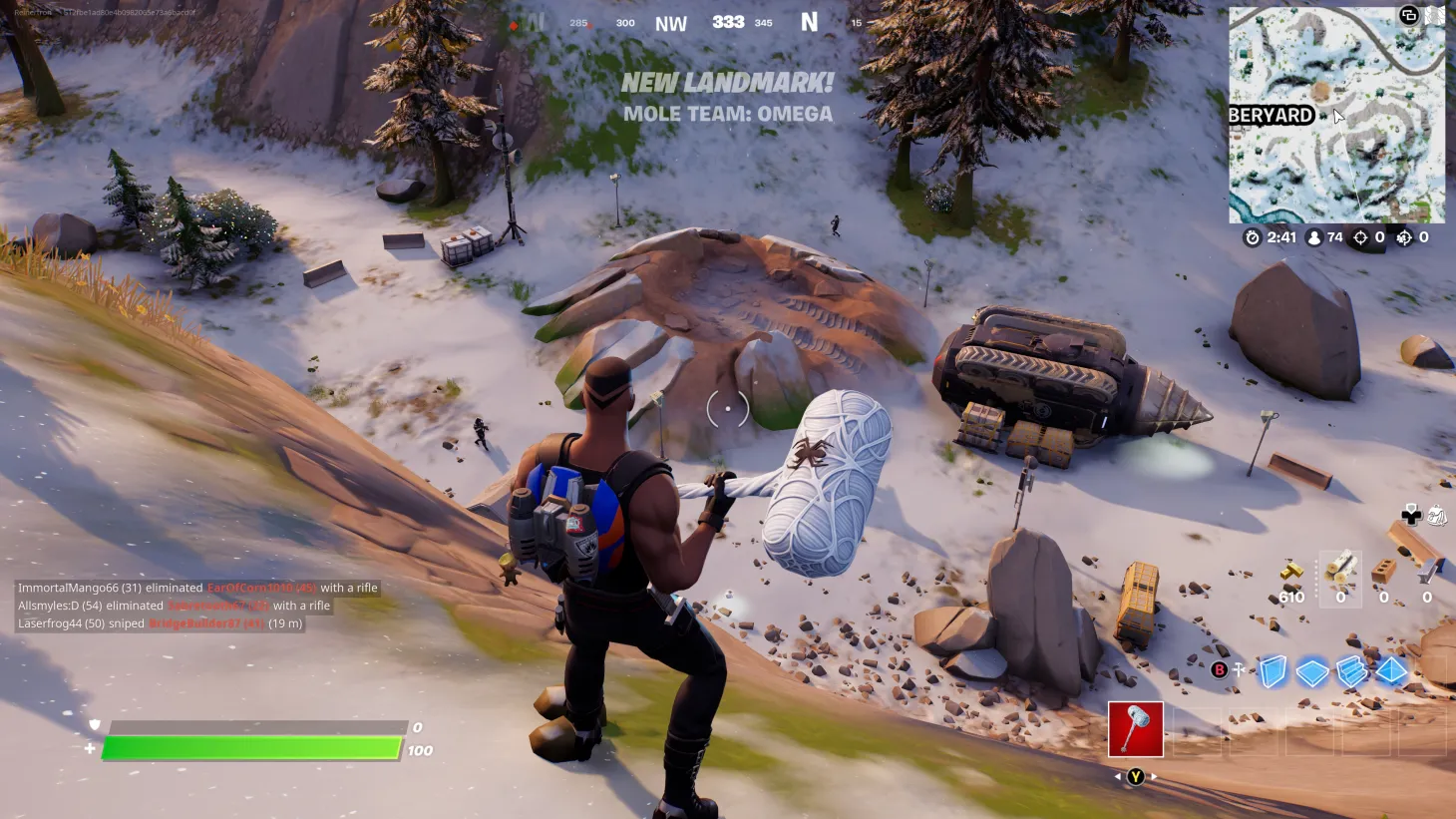Select the wall build piece icon
Screen dimensions: 1456x819
pos(1272,670)
